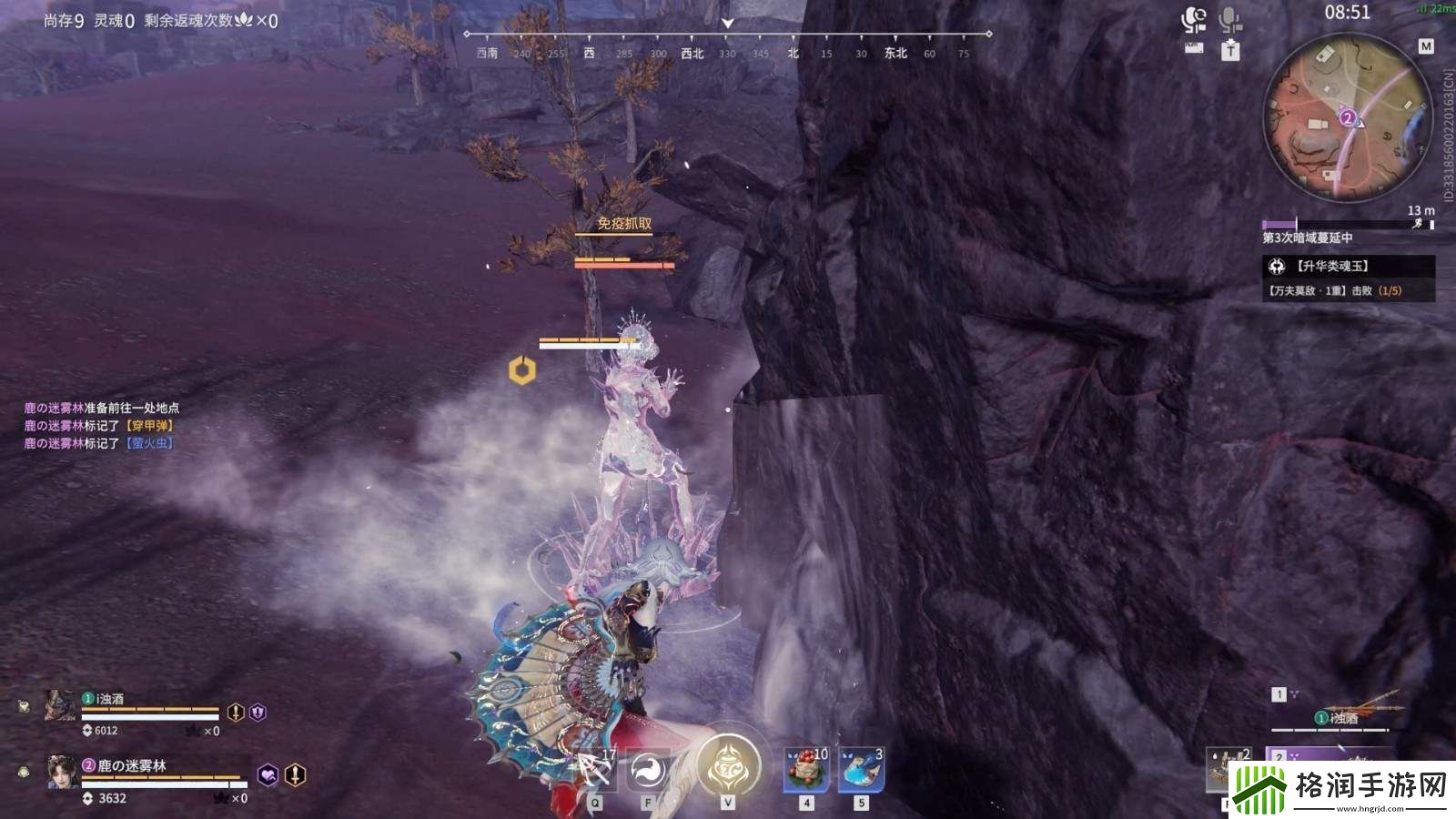Open the circular minimap

pyautogui.click(x=1348, y=117)
